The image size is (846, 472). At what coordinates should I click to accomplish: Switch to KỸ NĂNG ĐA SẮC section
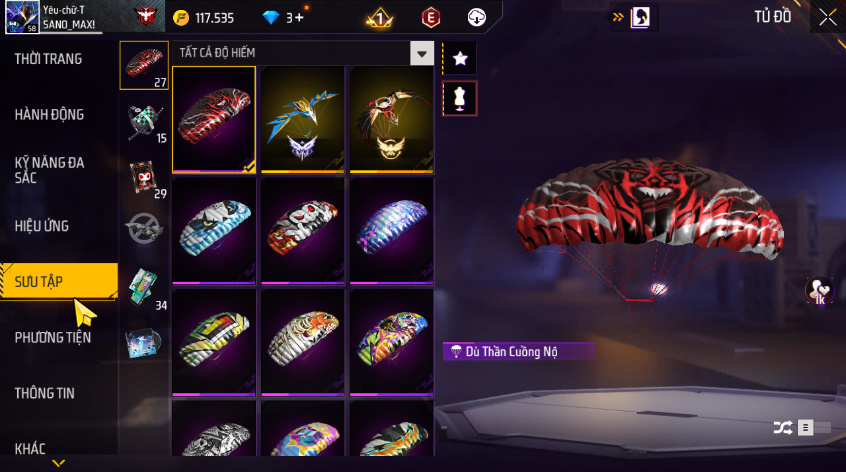click(x=50, y=169)
